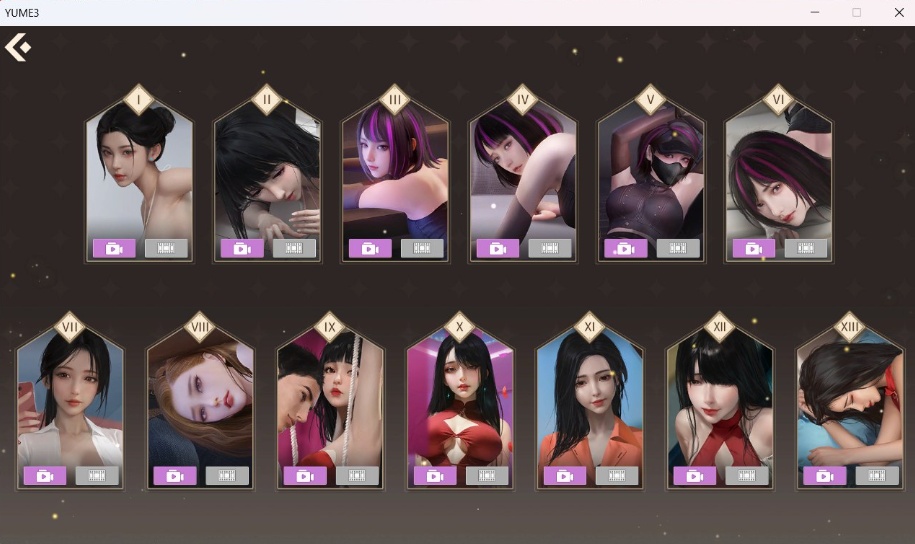The width and height of the screenshot is (915, 544).
Task: Open the film strip button on card X
Action: tap(487, 476)
